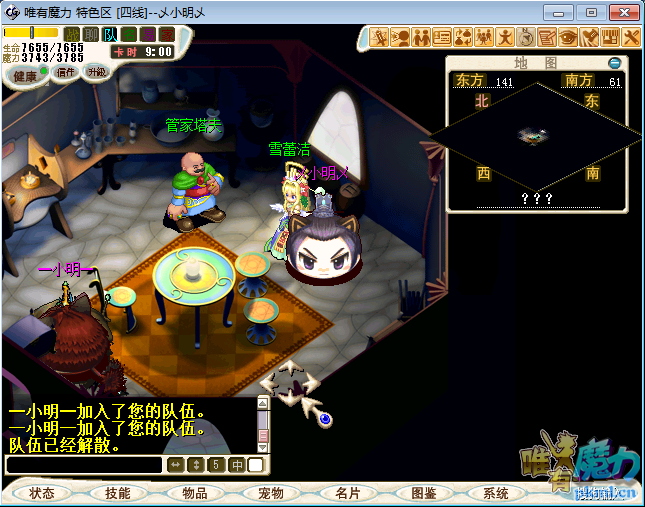Toggle the 队 team mode icon
The height and width of the screenshot is (507, 645).
click(x=112, y=35)
